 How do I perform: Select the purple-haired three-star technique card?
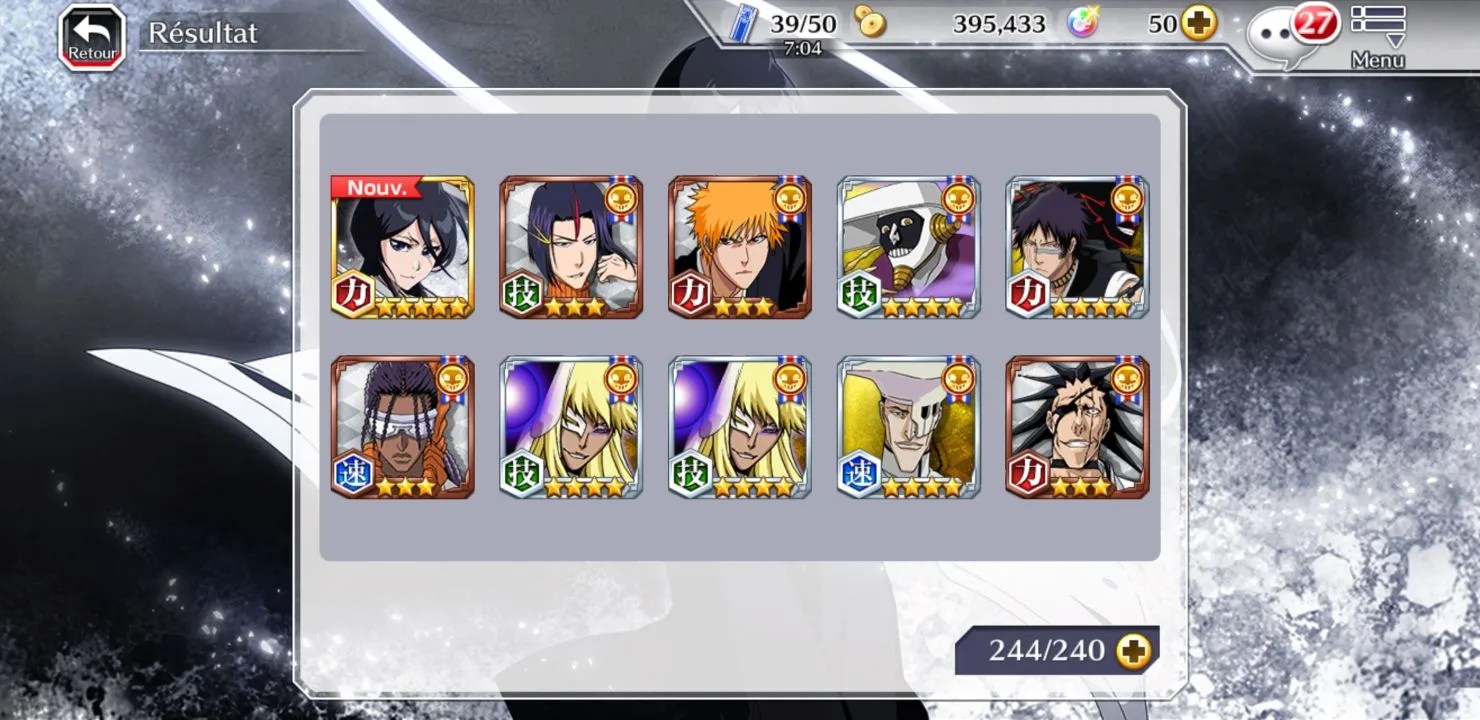[x=571, y=247]
